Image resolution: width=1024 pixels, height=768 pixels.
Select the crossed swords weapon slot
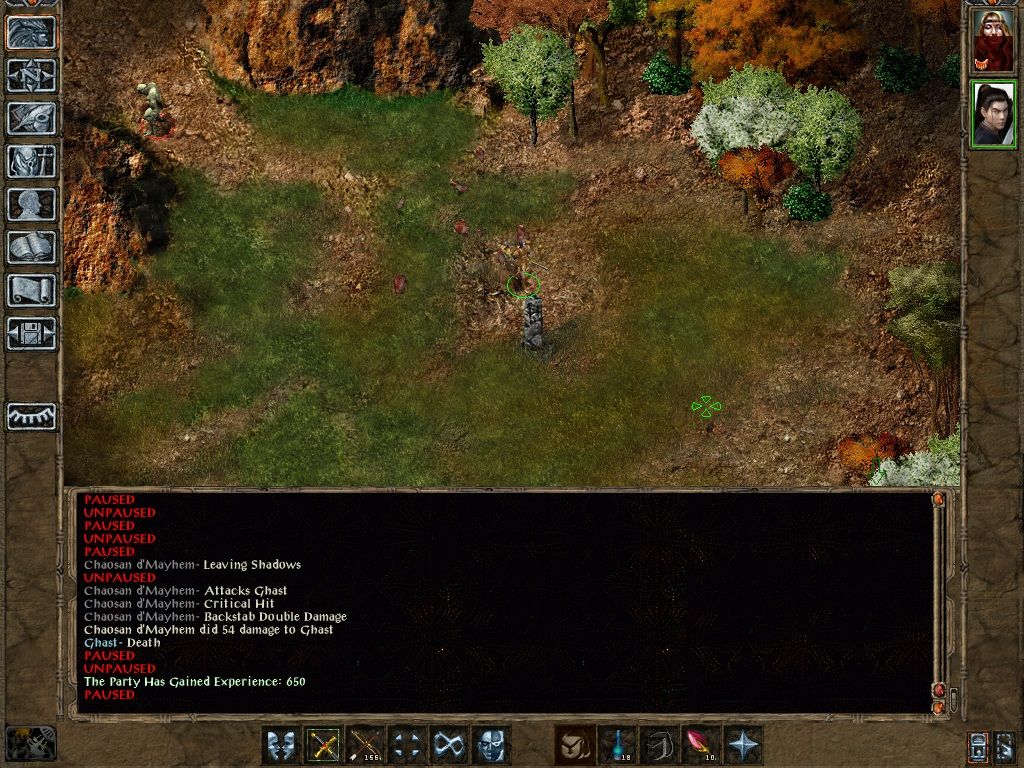coord(323,746)
